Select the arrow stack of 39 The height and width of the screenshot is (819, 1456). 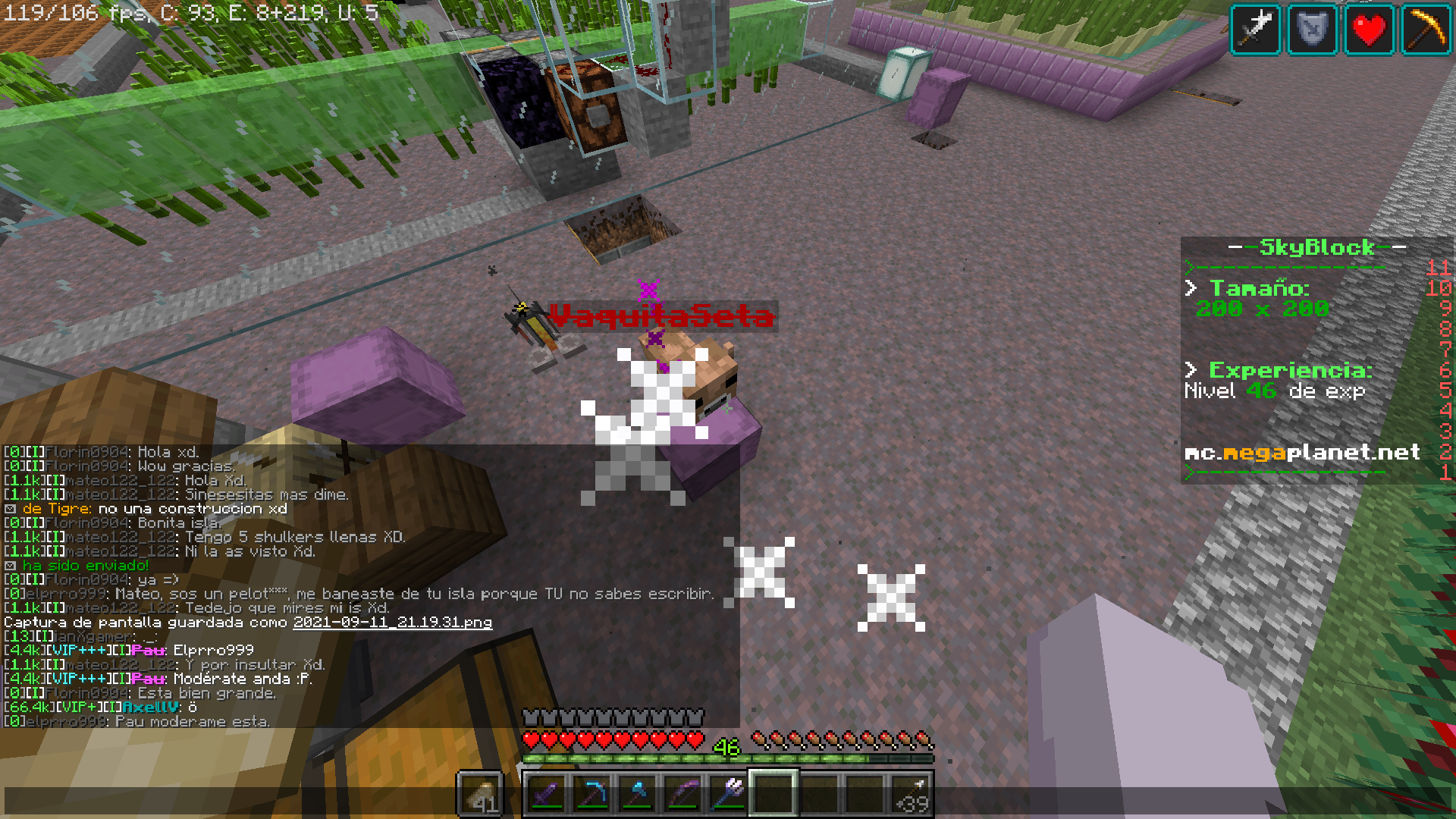click(910, 794)
